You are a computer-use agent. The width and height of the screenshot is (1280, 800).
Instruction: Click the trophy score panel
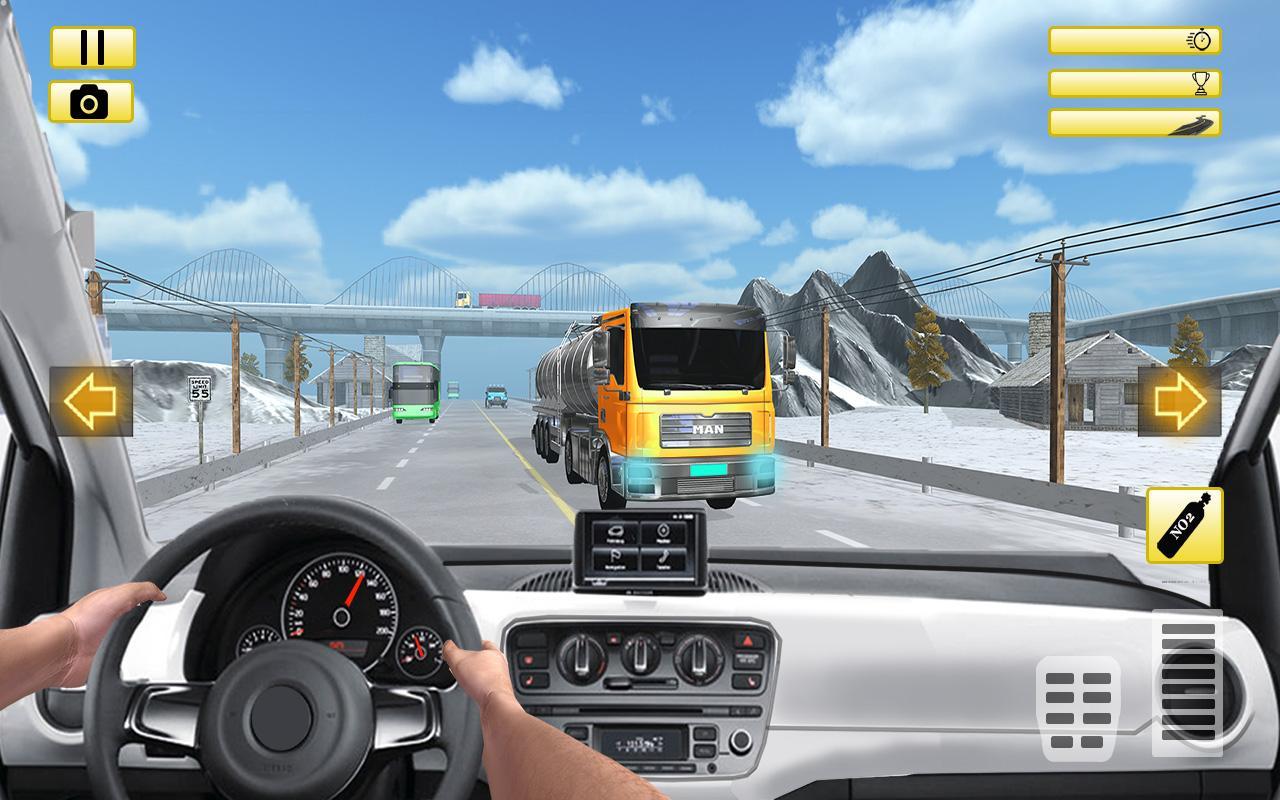tap(1135, 82)
